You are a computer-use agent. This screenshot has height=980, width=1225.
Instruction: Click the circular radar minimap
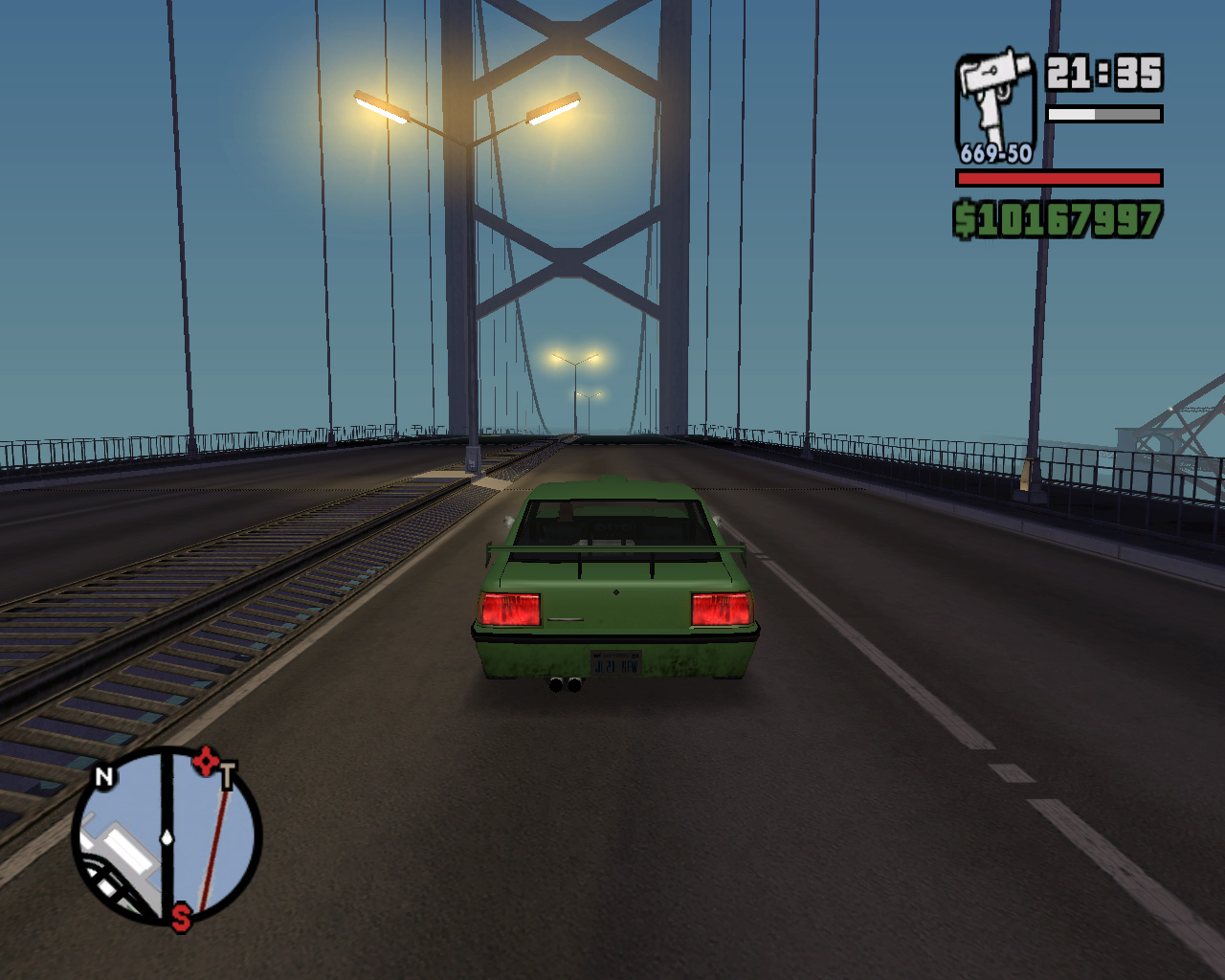pos(167,836)
